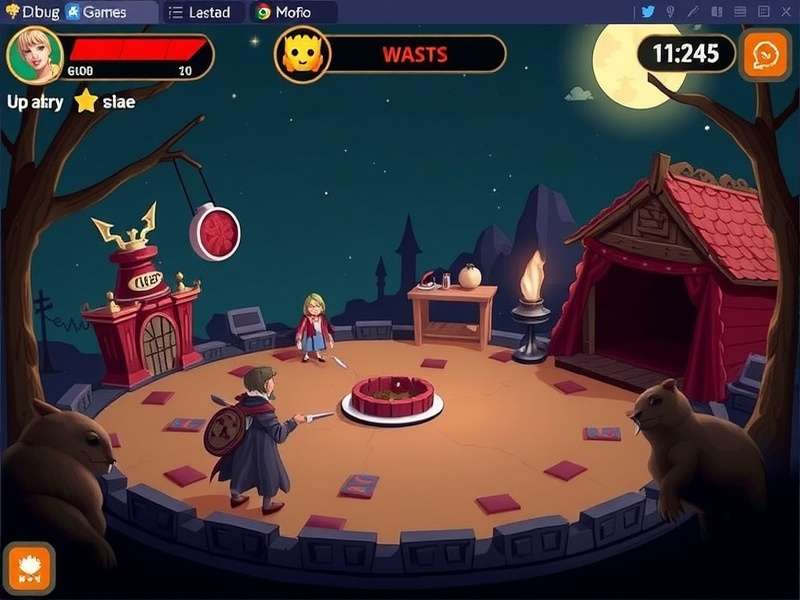800x600 pixels.
Task: Close the emulator window
Action: click(x=786, y=11)
